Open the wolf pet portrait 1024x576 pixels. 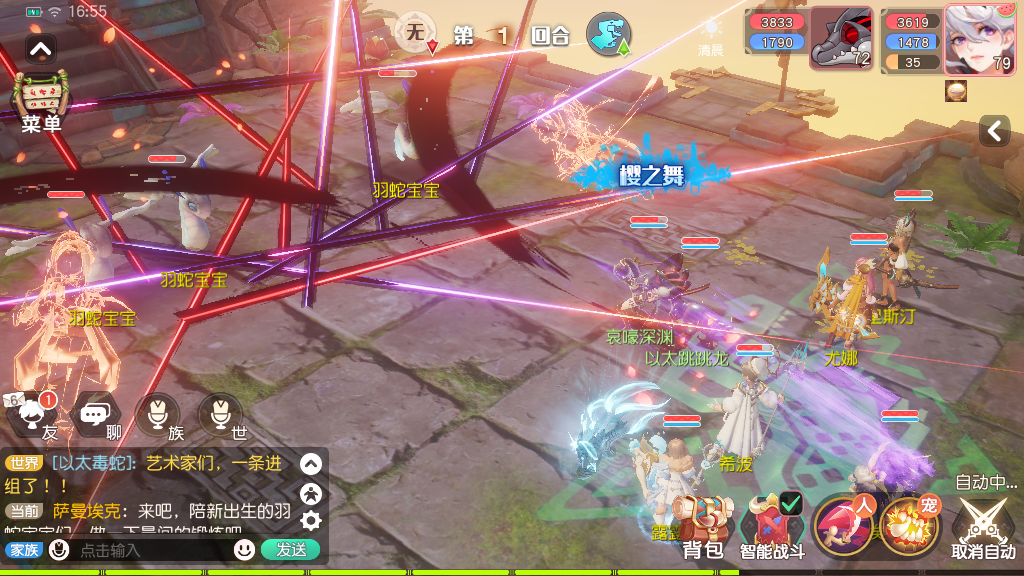click(841, 40)
